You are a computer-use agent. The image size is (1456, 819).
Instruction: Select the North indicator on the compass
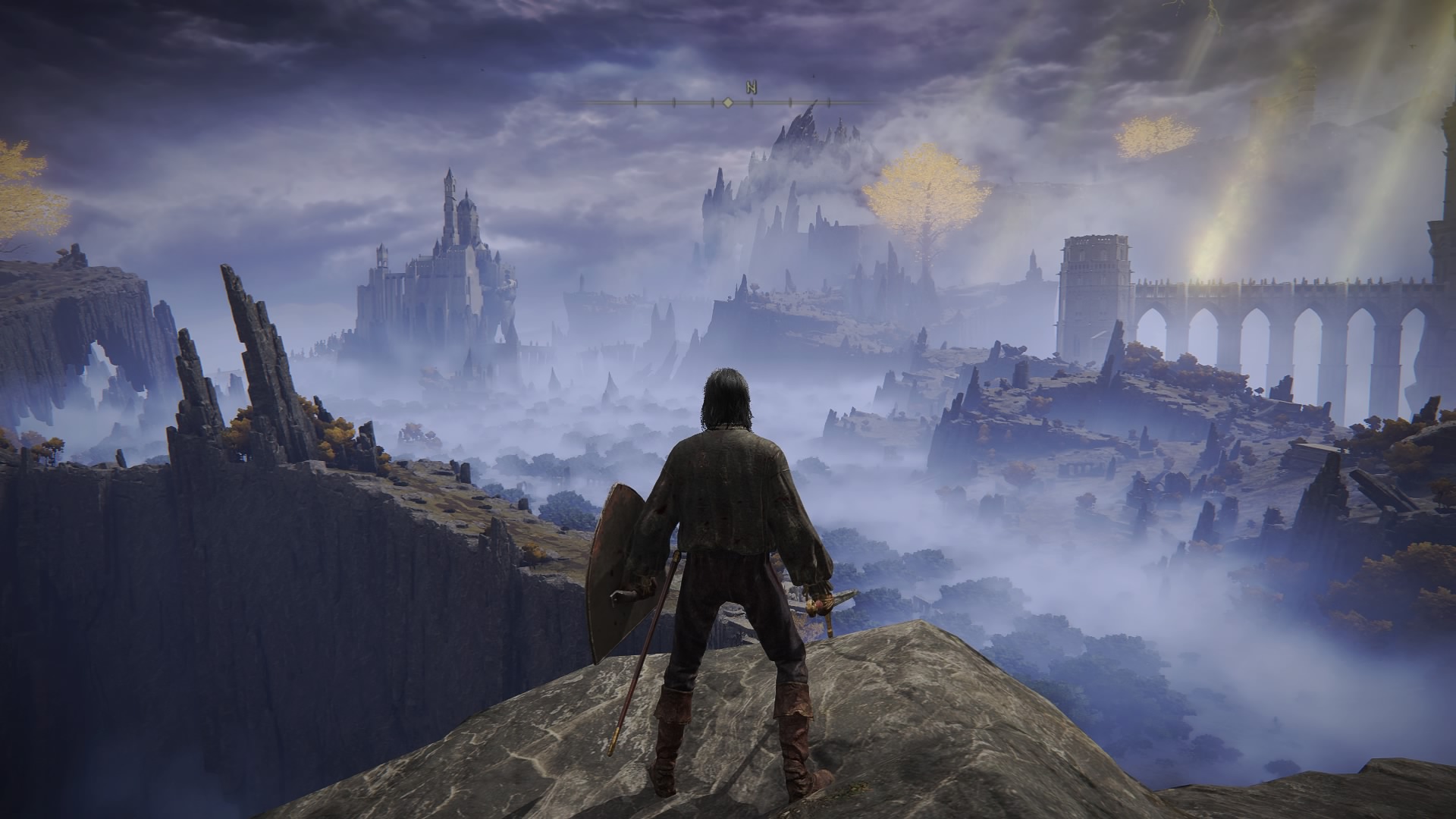(x=752, y=87)
